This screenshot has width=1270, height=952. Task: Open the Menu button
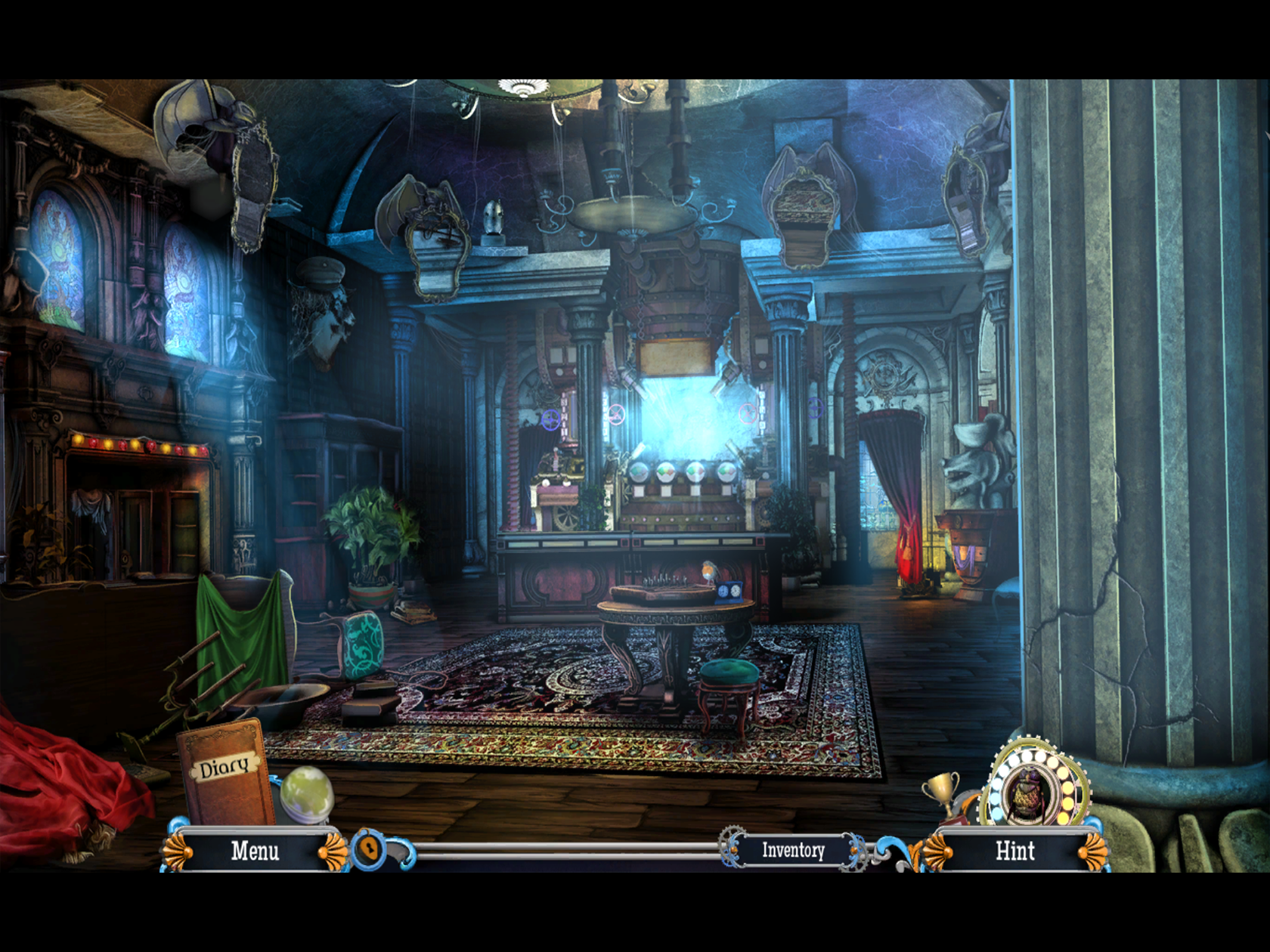[x=255, y=851]
